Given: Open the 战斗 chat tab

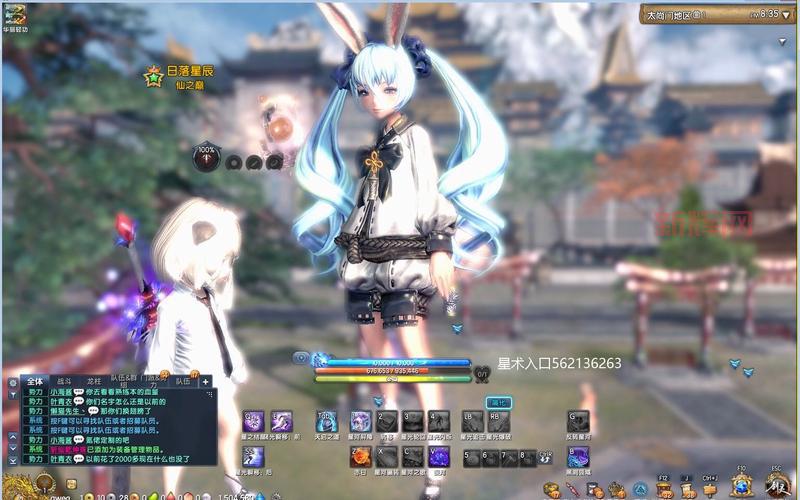Looking at the screenshot, I should pos(65,381).
